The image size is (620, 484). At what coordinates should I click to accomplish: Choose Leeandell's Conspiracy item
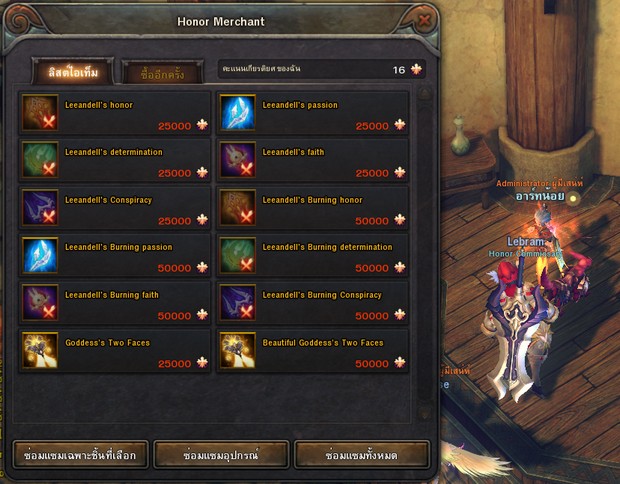click(x=115, y=208)
